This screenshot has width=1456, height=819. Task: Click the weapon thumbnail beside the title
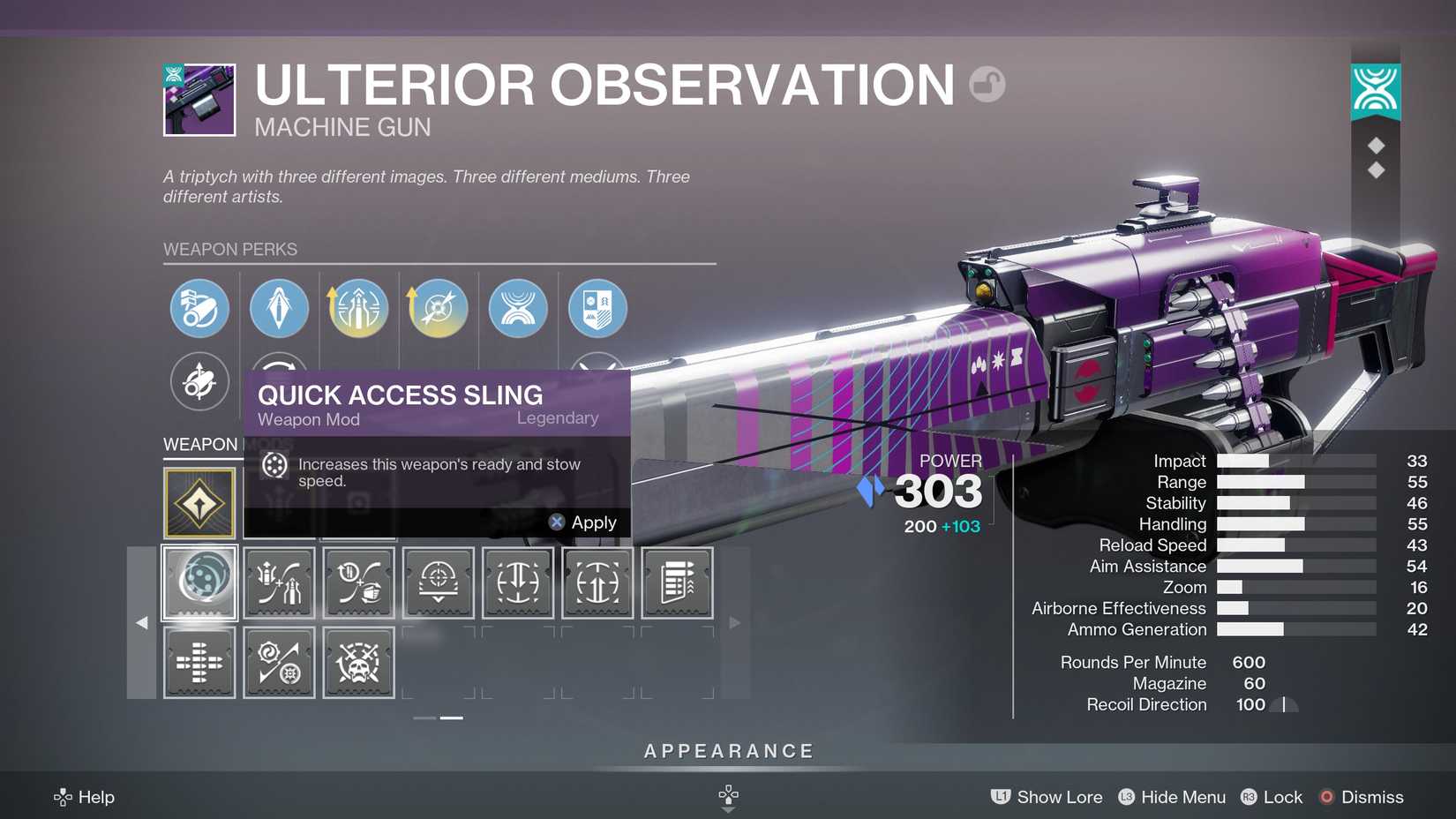tap(198, 100)
